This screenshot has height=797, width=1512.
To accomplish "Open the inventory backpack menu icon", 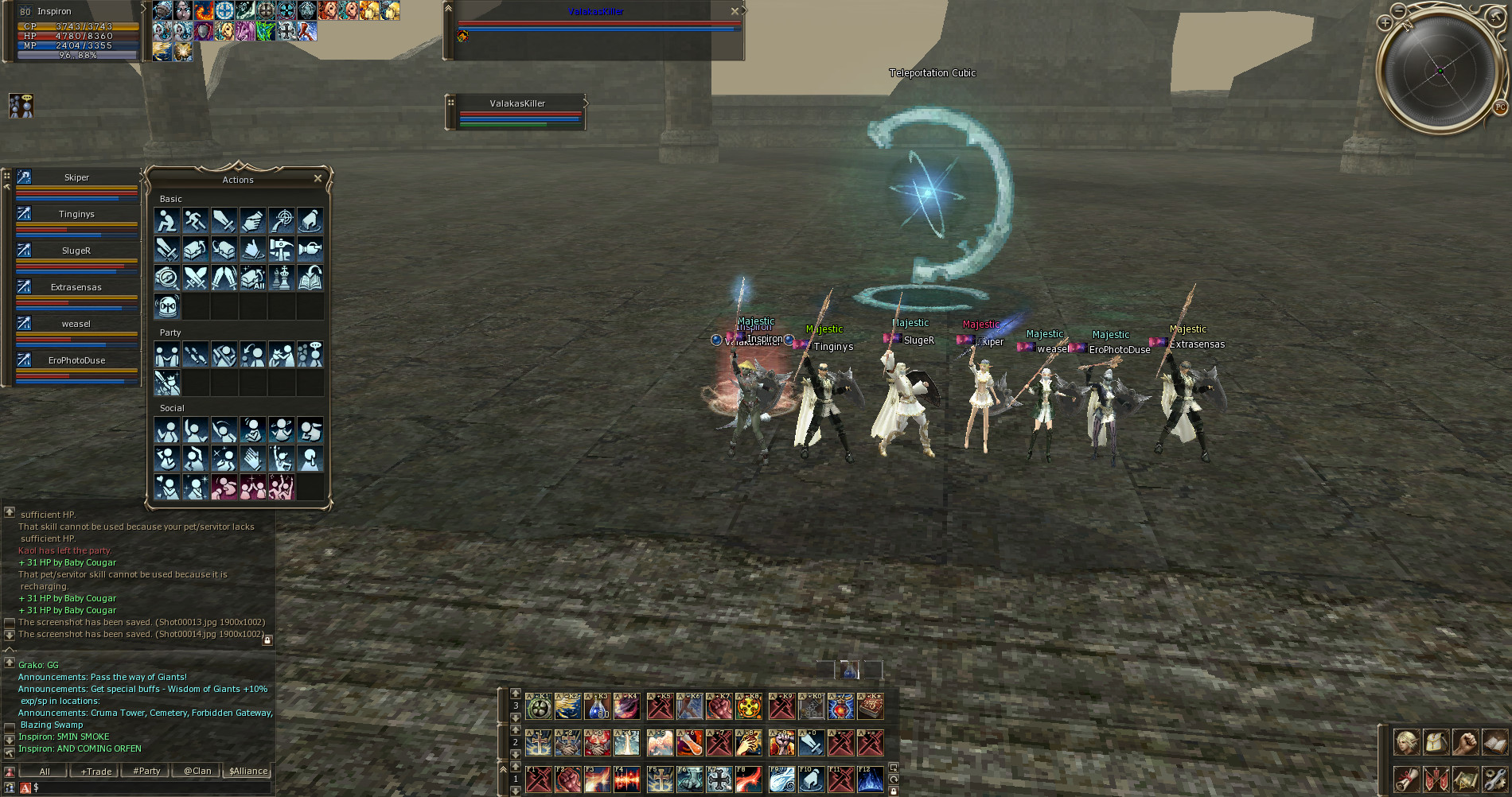I will (x=1436, y=743).
